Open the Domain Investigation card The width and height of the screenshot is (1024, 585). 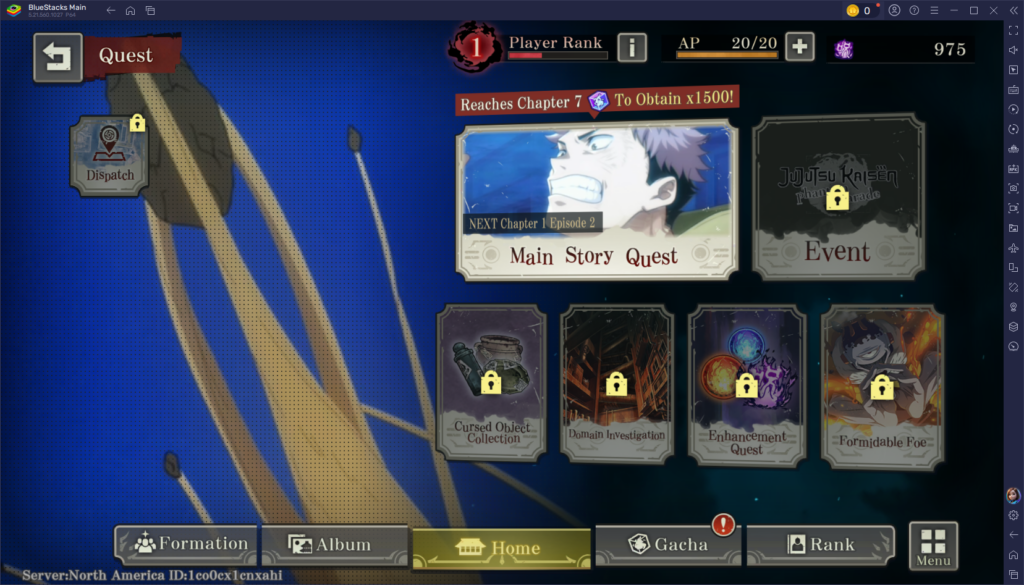point(616,383)
